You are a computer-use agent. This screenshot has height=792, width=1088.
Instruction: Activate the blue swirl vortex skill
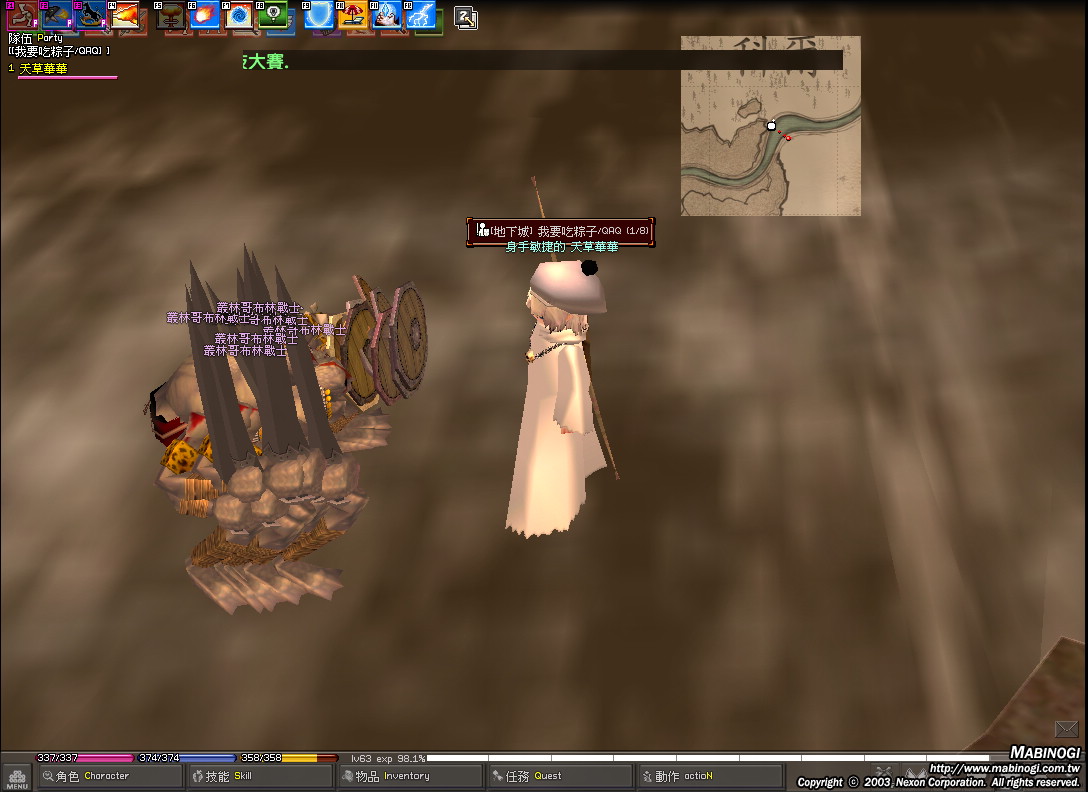tap(238, 15)
